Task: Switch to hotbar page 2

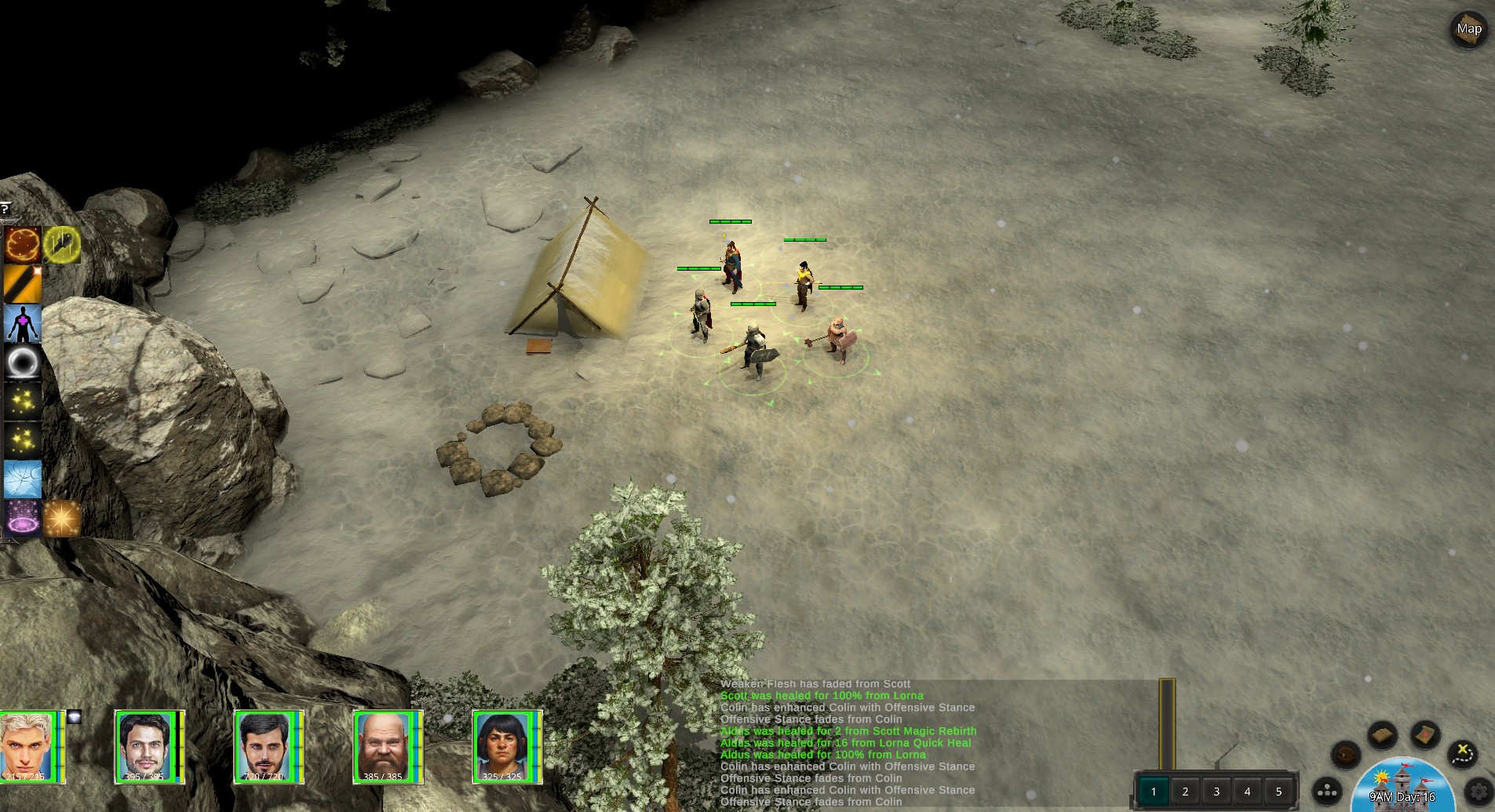Action: [x=1185, y=791]
